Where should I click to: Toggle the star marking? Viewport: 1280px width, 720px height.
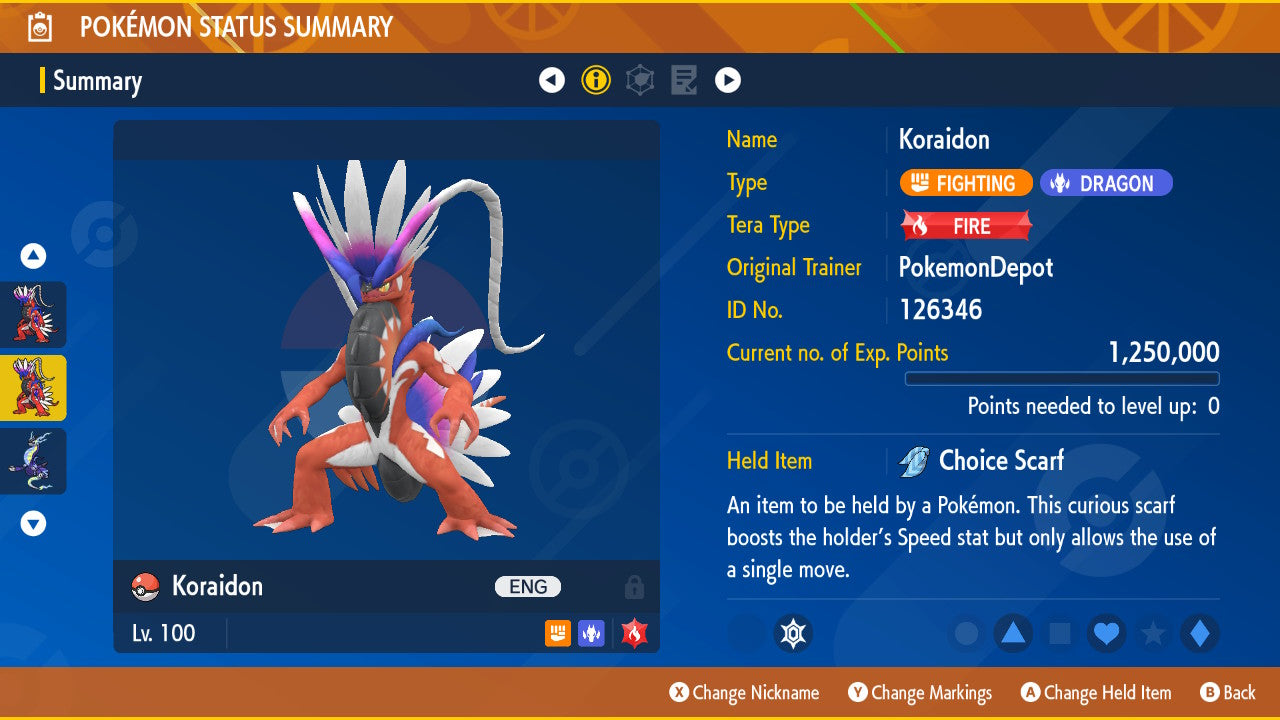click(1154, 634)
